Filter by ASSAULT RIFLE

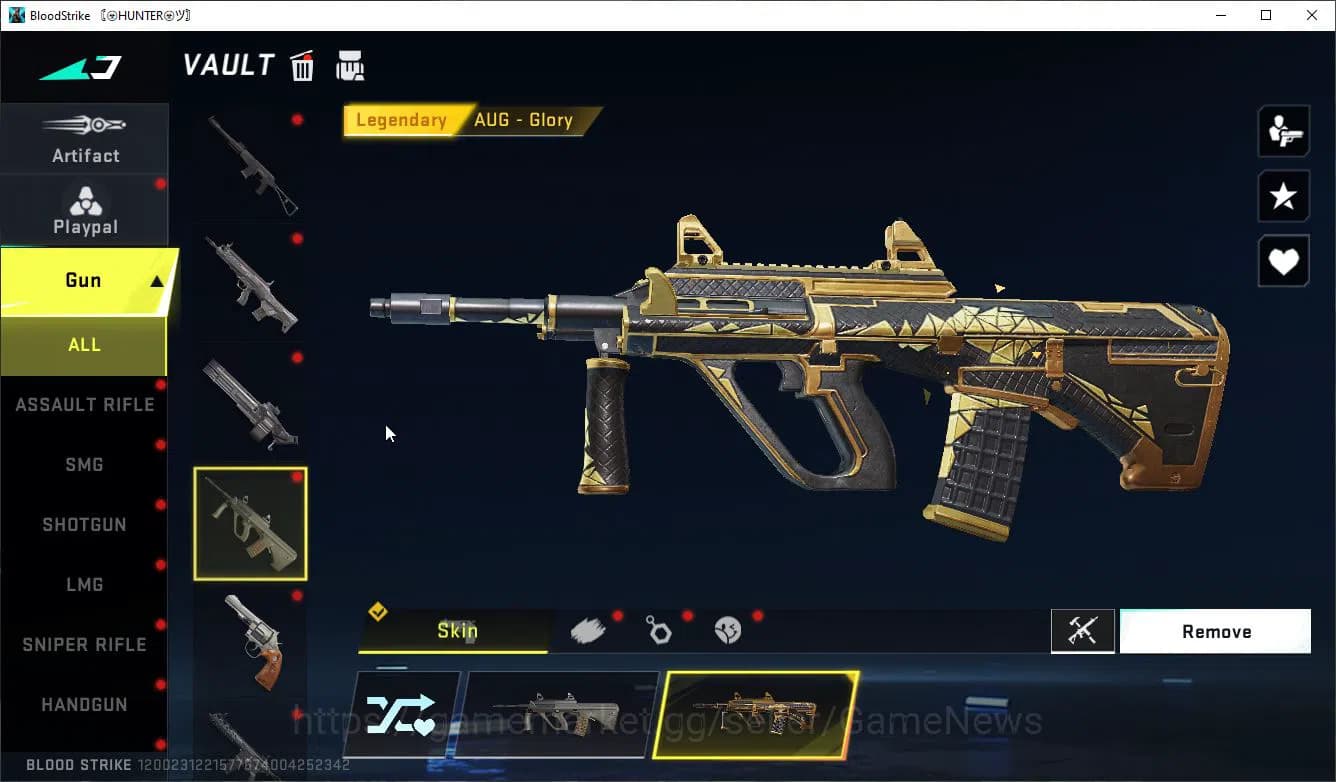point(85,405)
